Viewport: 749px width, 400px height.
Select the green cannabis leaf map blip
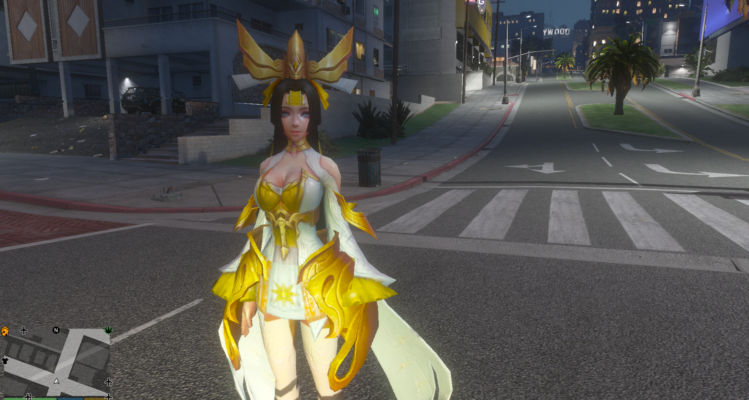click(108, 328)
